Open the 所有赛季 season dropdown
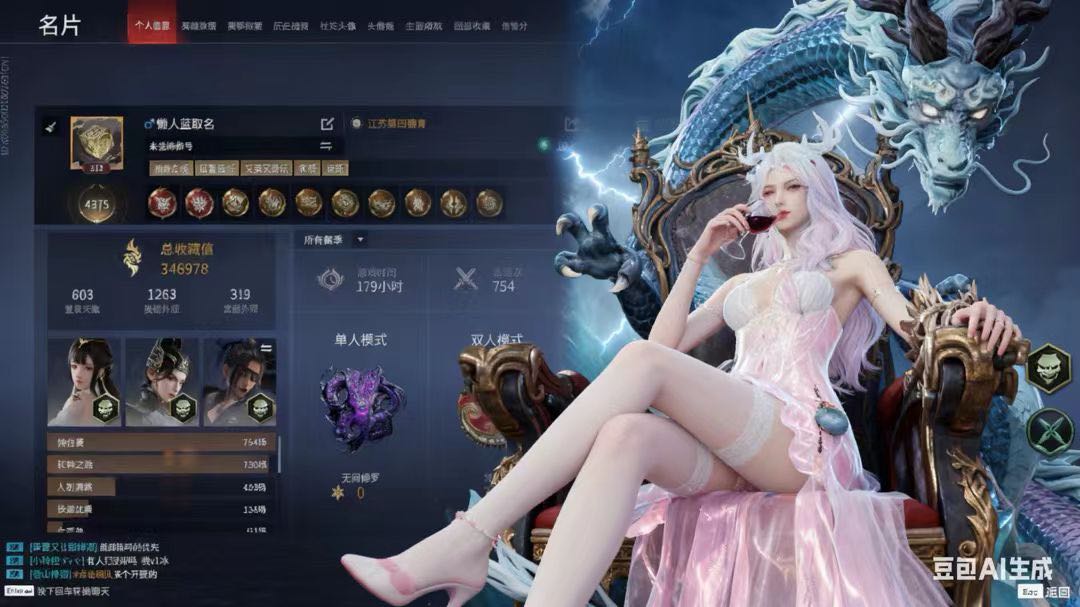Image resolution: width=1080 pixels, height=607 pixels. tap(334, 240)
